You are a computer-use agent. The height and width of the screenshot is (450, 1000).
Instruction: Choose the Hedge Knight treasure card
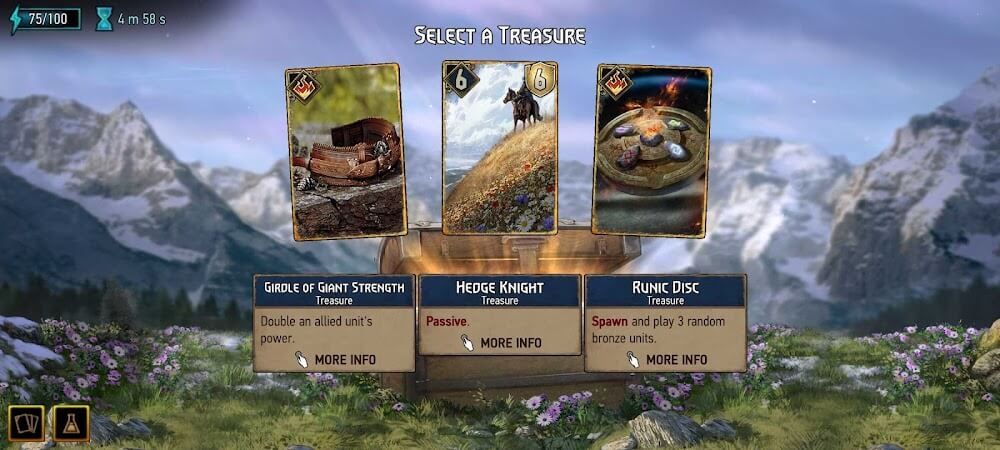[x=499, y=148]
